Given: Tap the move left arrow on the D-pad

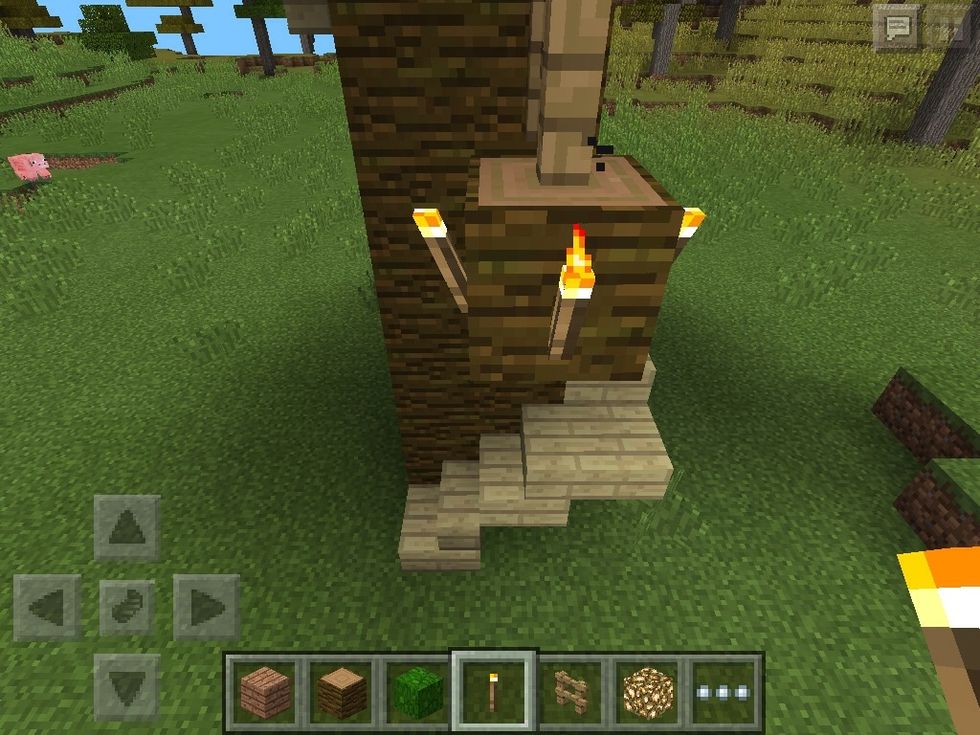Looking at the screenshot, I should pos(47,607).
